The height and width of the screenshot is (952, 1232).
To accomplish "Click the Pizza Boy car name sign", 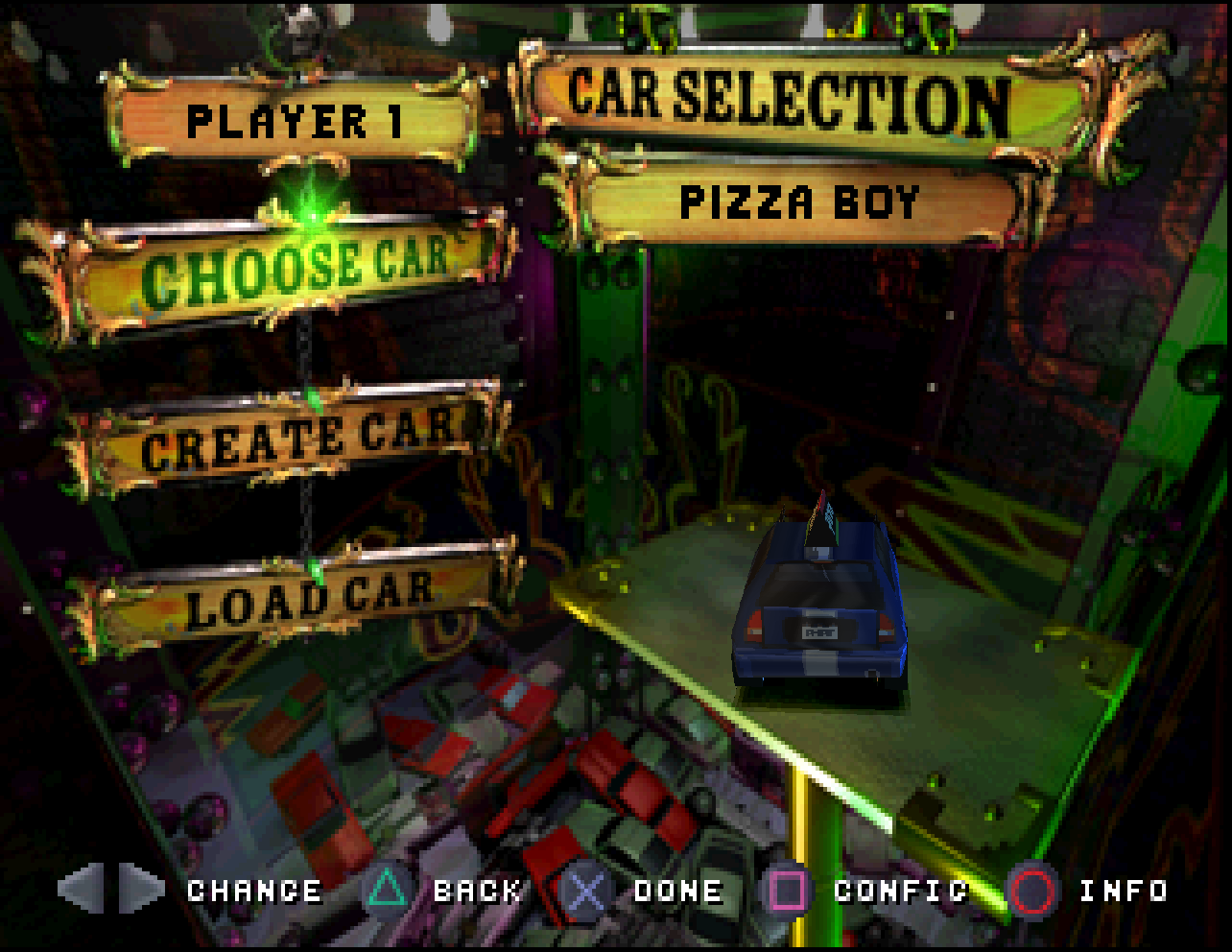I will (798, 202).
